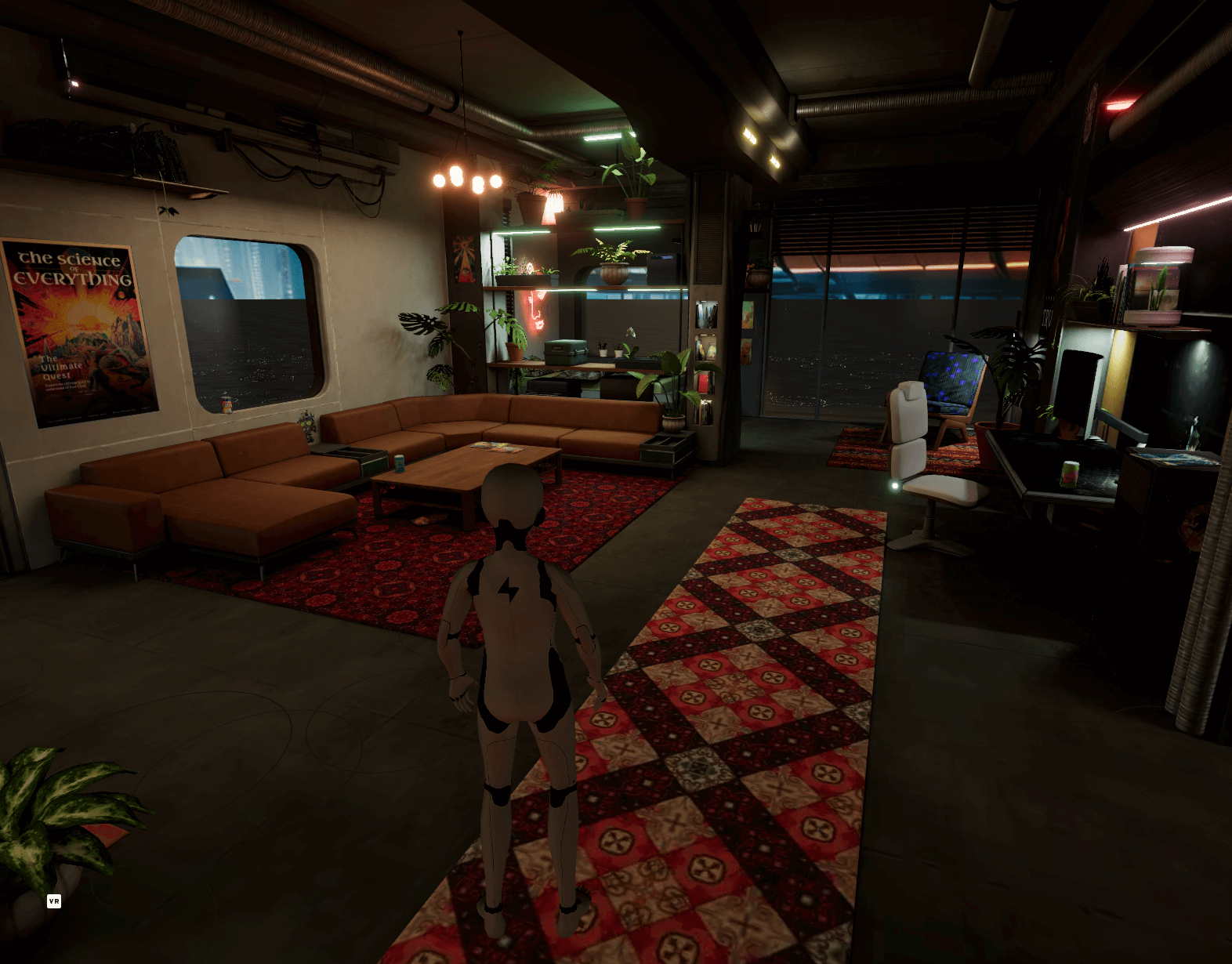The height and width of the screenshot is (964, 1232).
Task: Click the VR mode button
Action: click(x=54, y=901)
